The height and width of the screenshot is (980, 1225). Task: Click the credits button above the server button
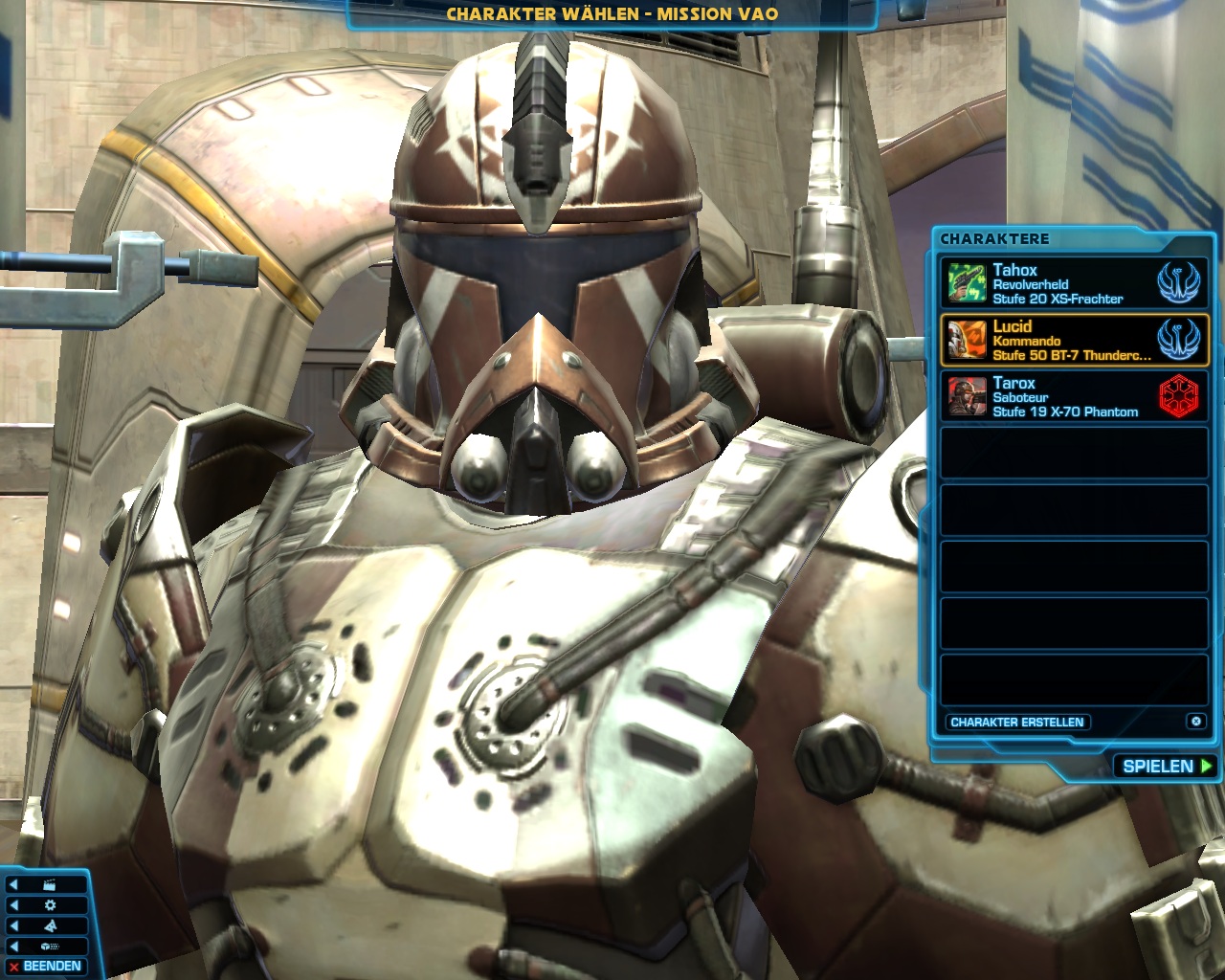point(50,925)
